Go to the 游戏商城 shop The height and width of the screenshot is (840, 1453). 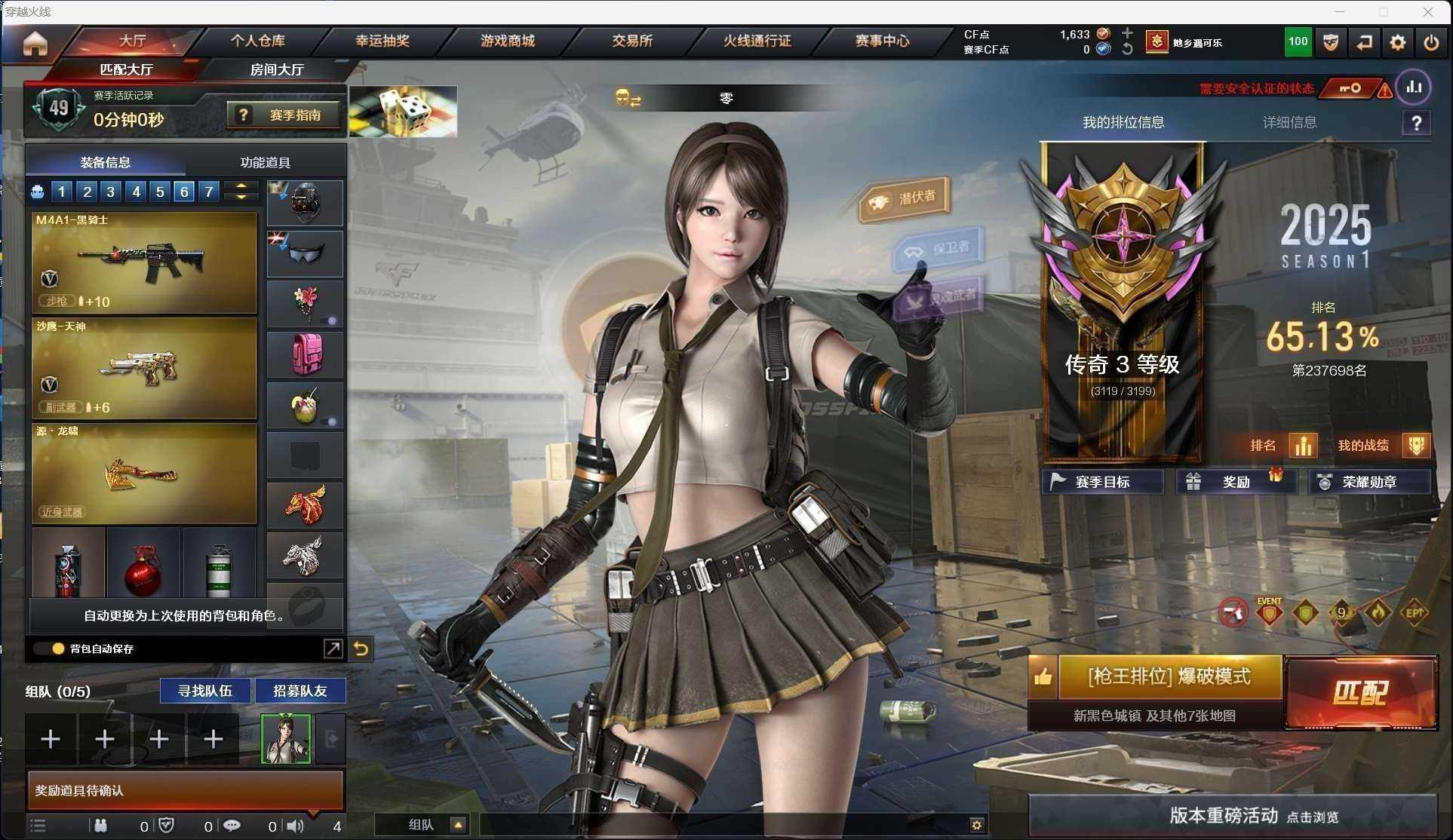[x=507, y=41]
